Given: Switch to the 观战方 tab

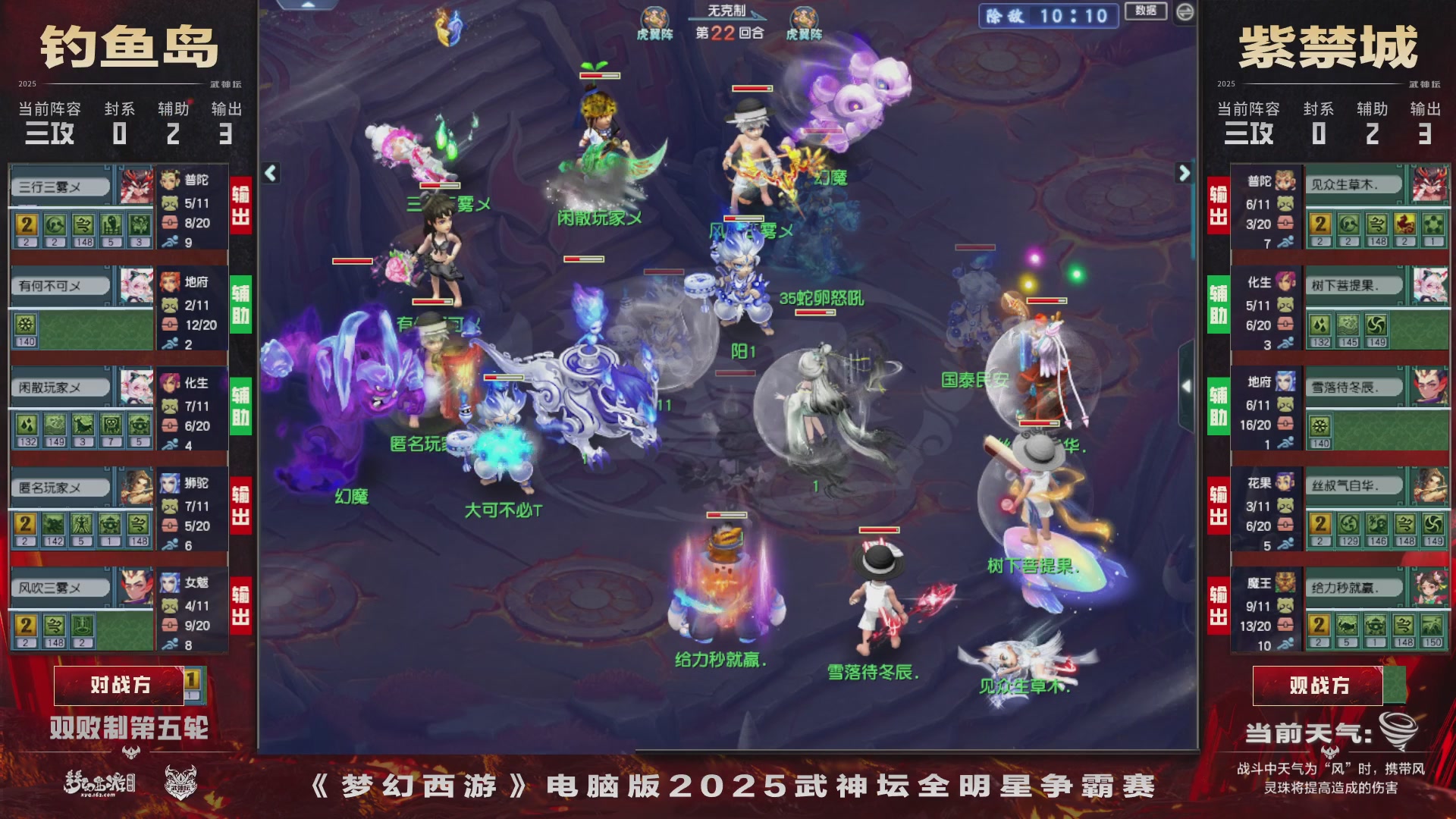Looking at the screenshot, I should coord(1318,685).
